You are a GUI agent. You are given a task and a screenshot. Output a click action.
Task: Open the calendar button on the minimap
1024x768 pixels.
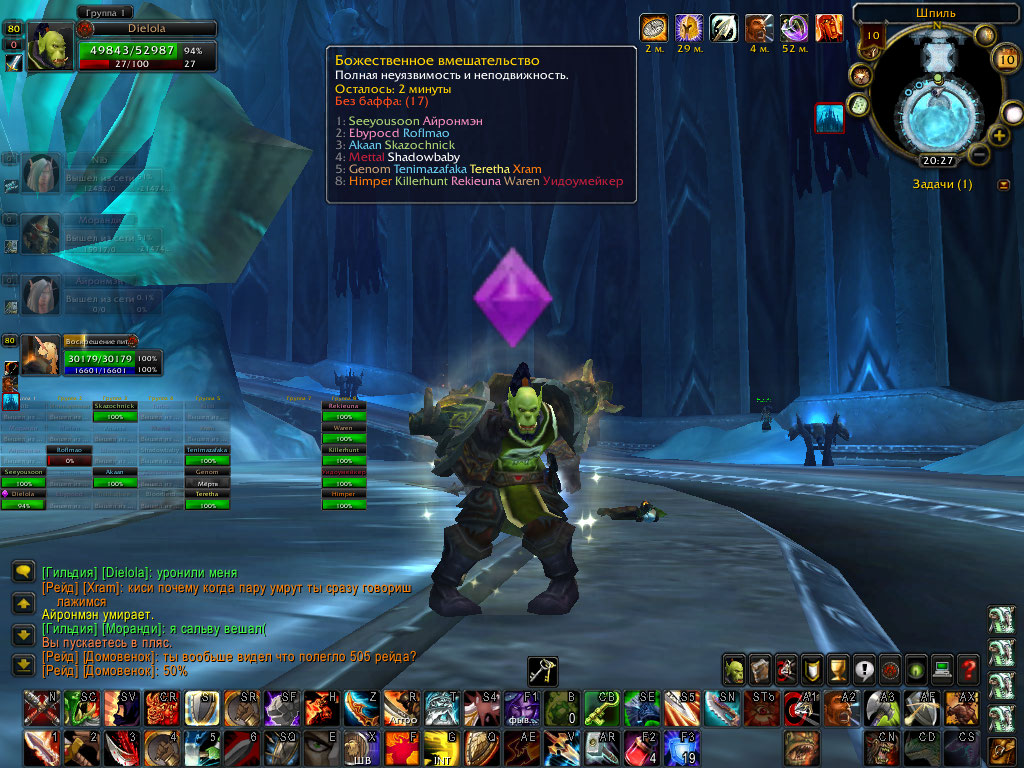coord(1006,59)
